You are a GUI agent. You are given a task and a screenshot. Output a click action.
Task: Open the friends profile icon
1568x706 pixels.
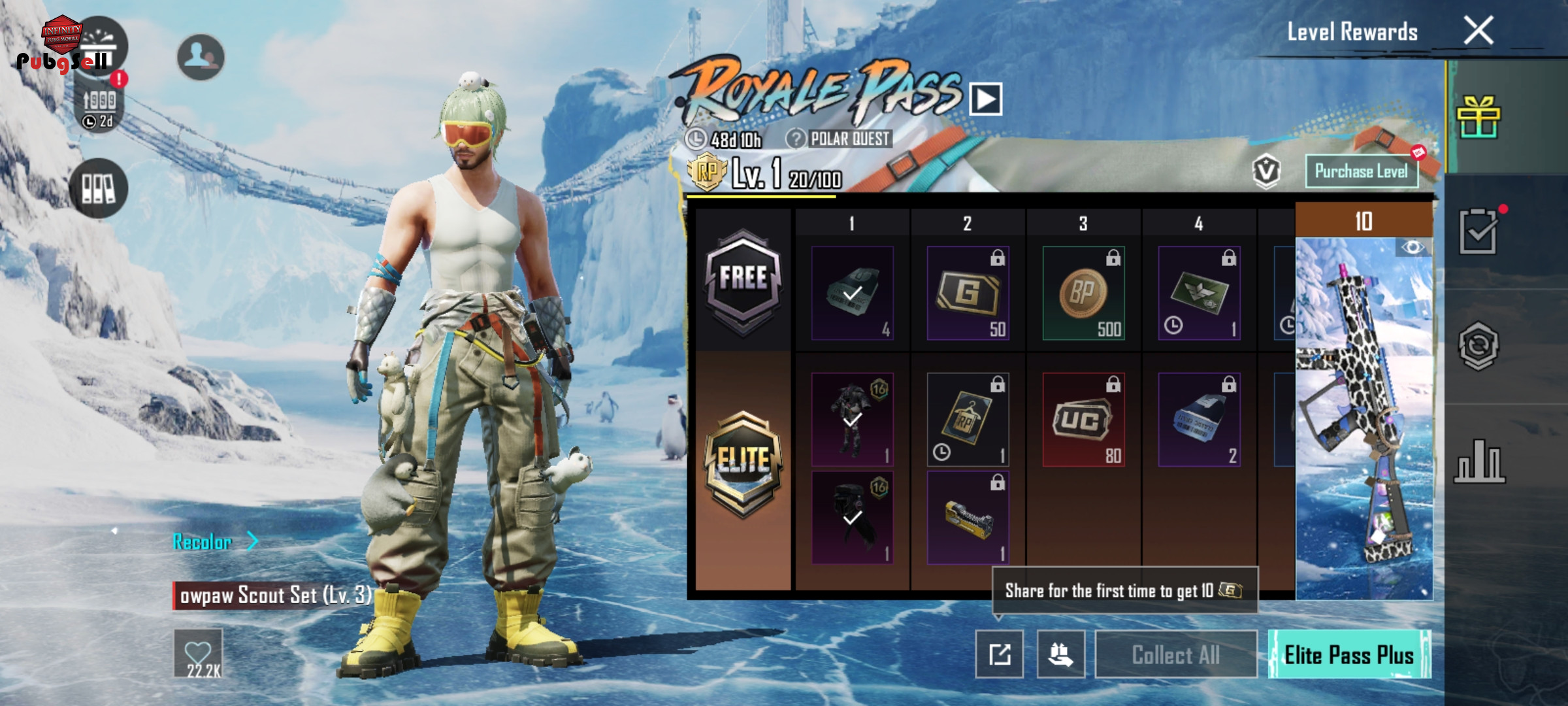point(201,57)
